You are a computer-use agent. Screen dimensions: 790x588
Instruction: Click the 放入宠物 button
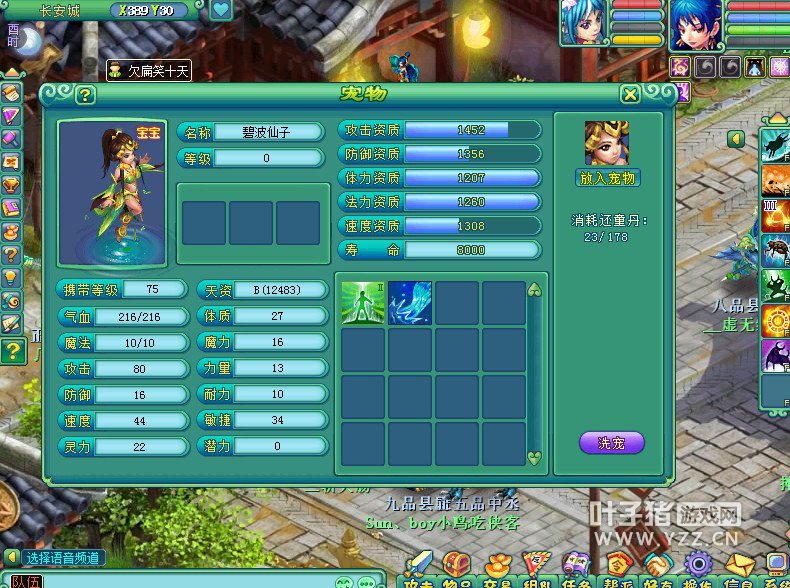point(609,178)
